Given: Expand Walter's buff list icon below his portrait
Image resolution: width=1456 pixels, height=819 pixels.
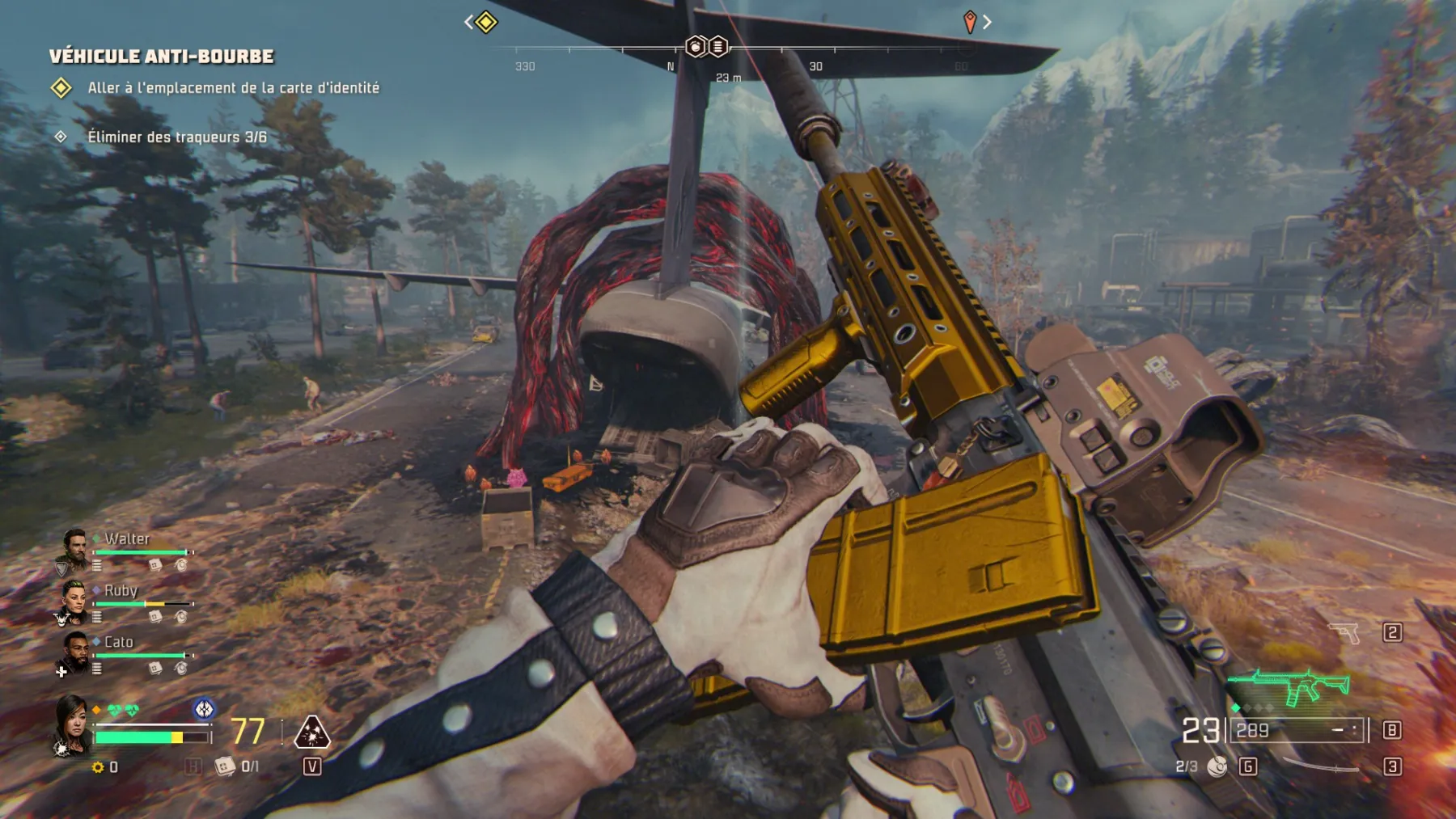Looking at the screenshot, I should click(95, 564).
